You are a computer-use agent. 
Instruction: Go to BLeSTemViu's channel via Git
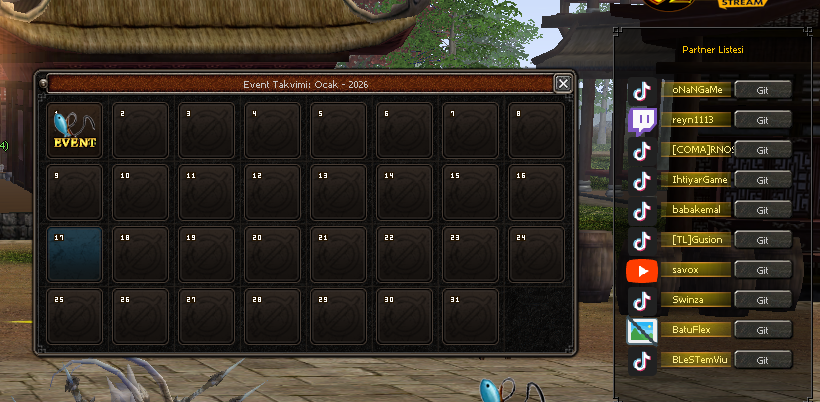tap(762, 360)
